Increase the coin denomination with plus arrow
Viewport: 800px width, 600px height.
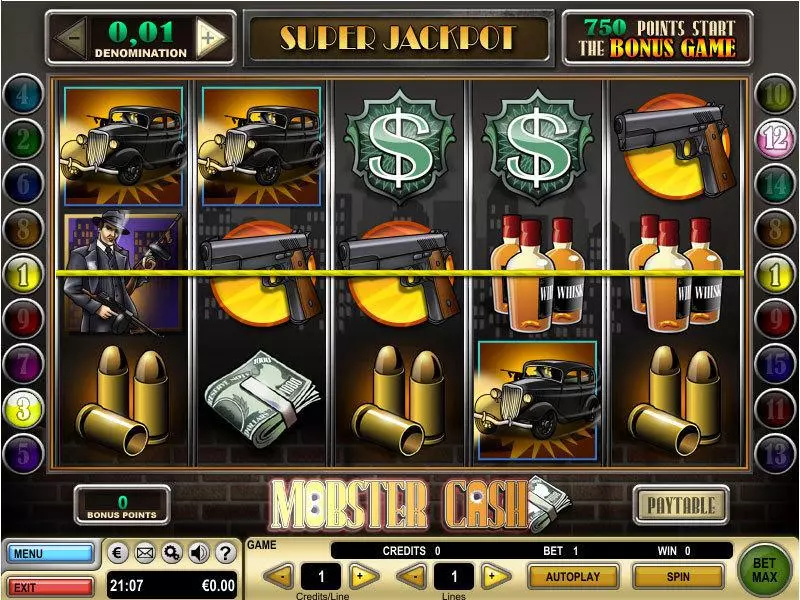pos(211,39)
